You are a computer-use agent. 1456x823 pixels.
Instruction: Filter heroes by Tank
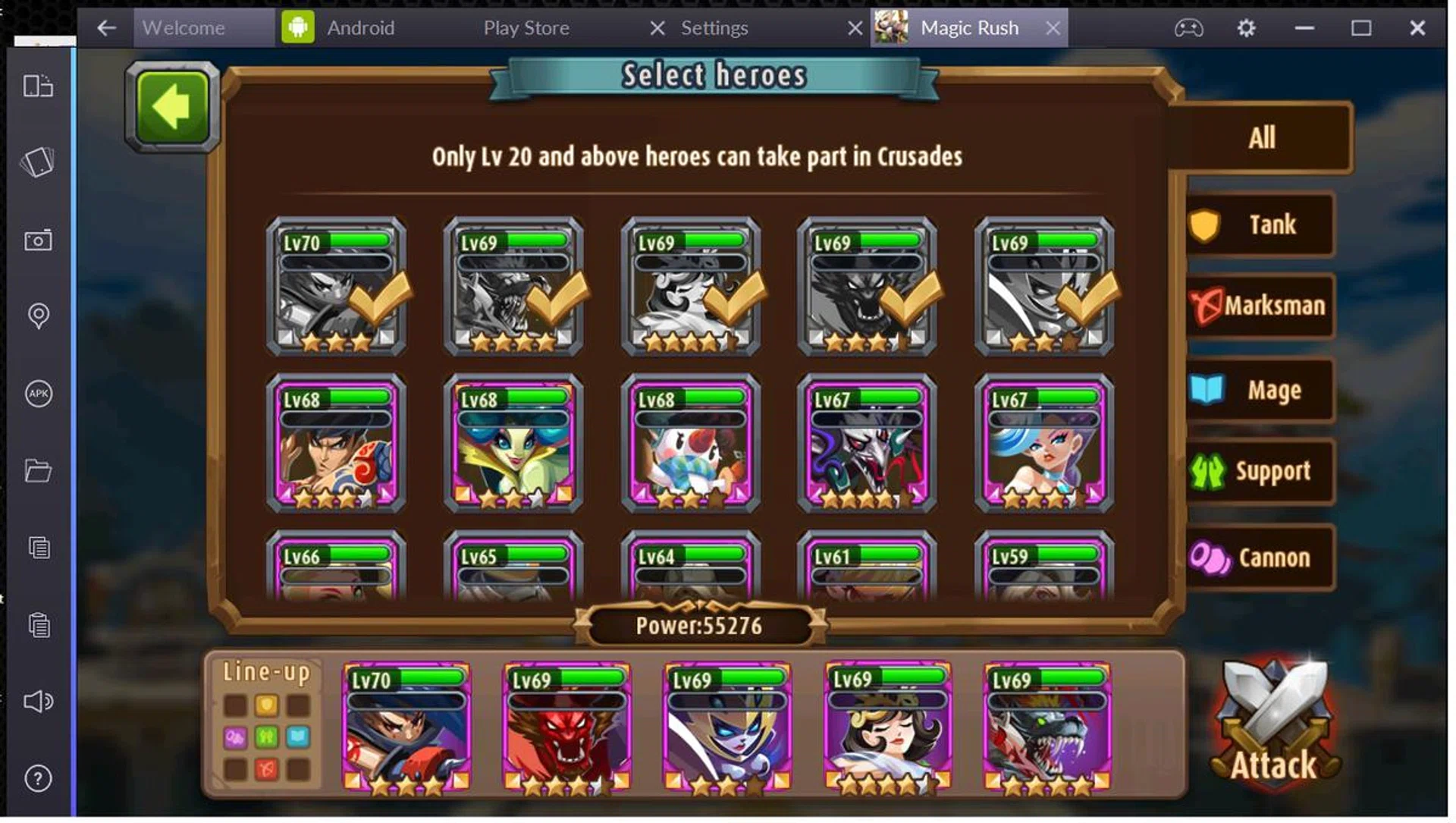point(1260,225)
